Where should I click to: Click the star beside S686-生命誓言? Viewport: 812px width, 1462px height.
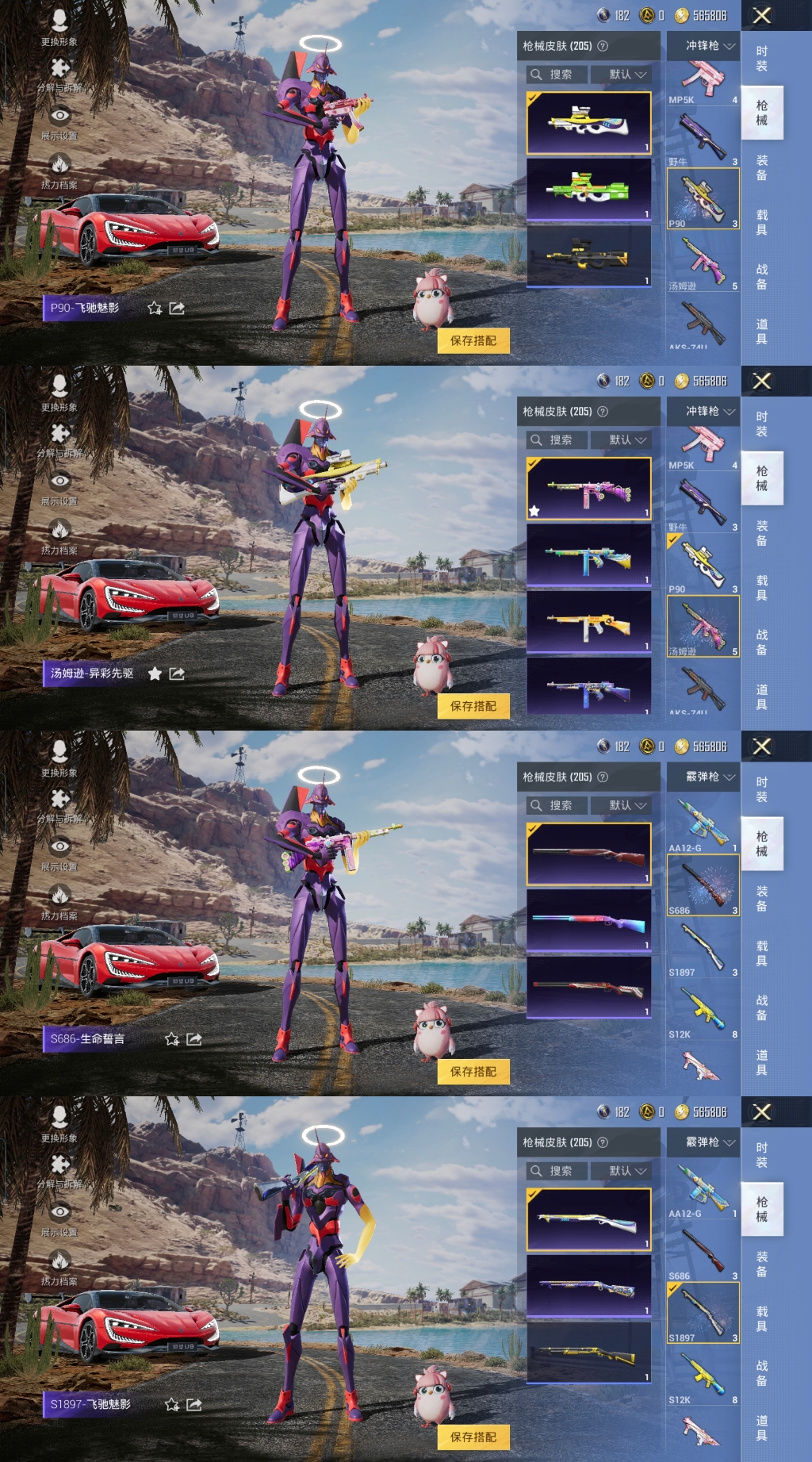(171, 1039)
